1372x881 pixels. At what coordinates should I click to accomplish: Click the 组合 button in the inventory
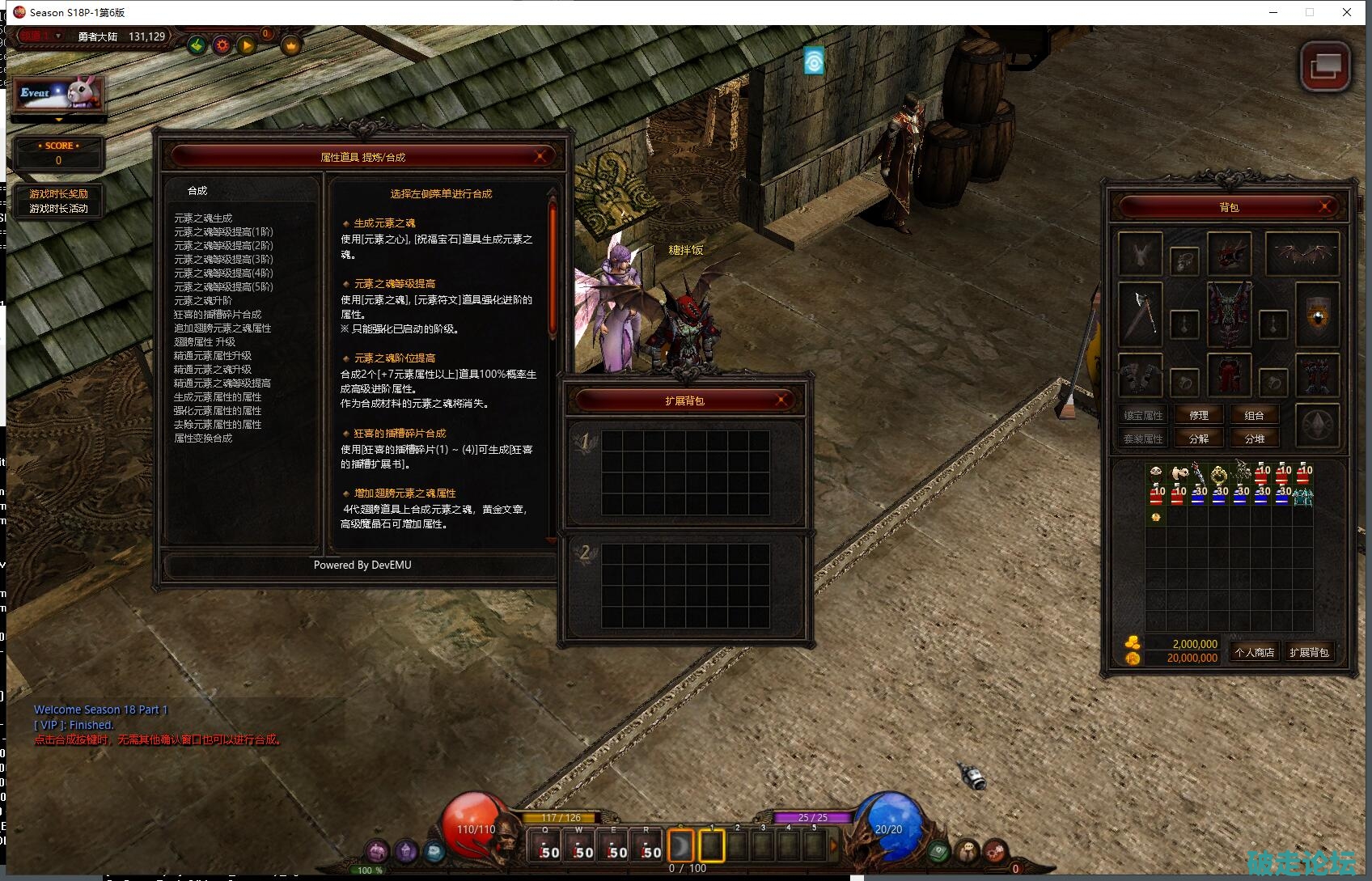(1254, 416)
